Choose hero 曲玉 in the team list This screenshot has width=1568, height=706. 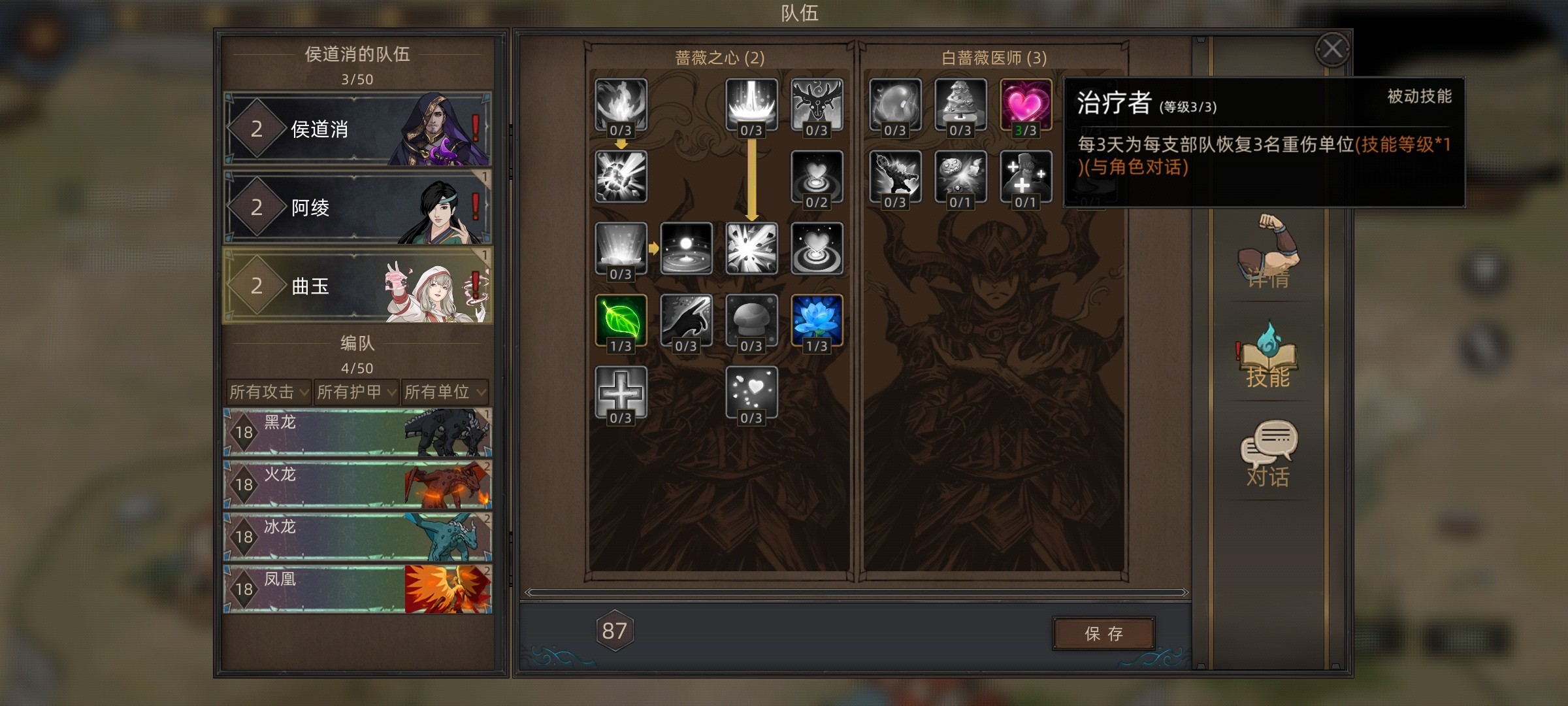[357, 286]
